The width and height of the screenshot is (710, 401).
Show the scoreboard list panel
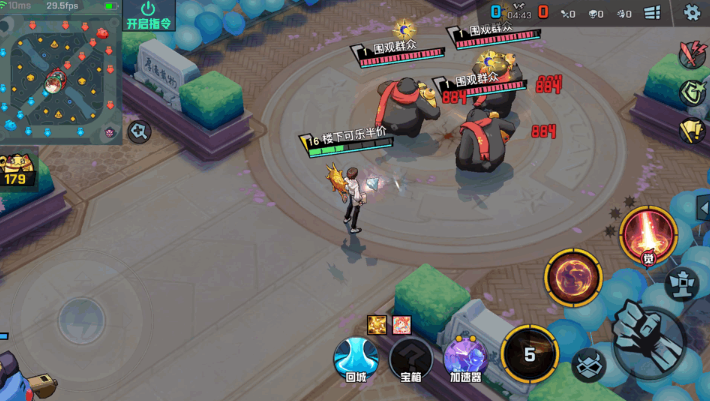pos(653,13)
